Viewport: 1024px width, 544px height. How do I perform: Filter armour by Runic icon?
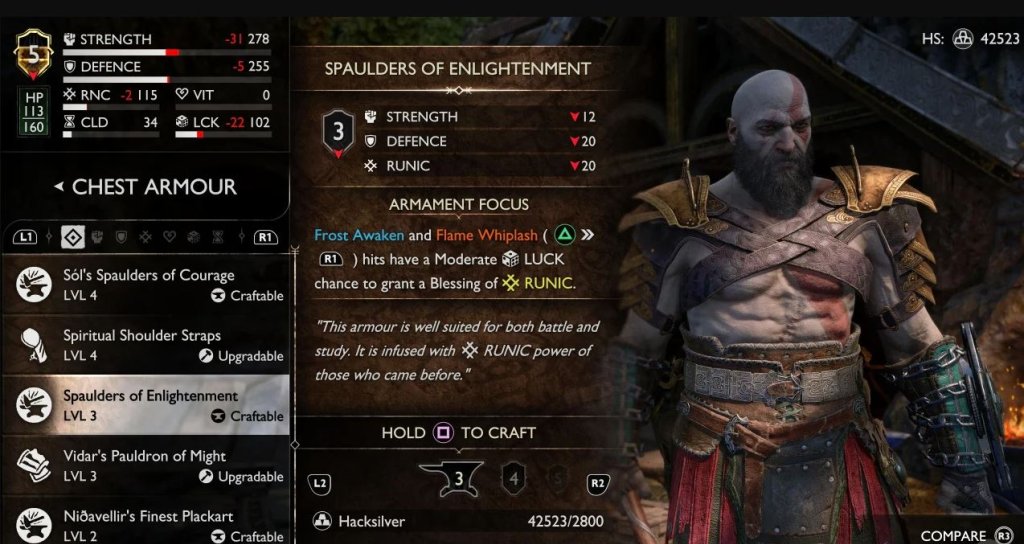point(145,237)
